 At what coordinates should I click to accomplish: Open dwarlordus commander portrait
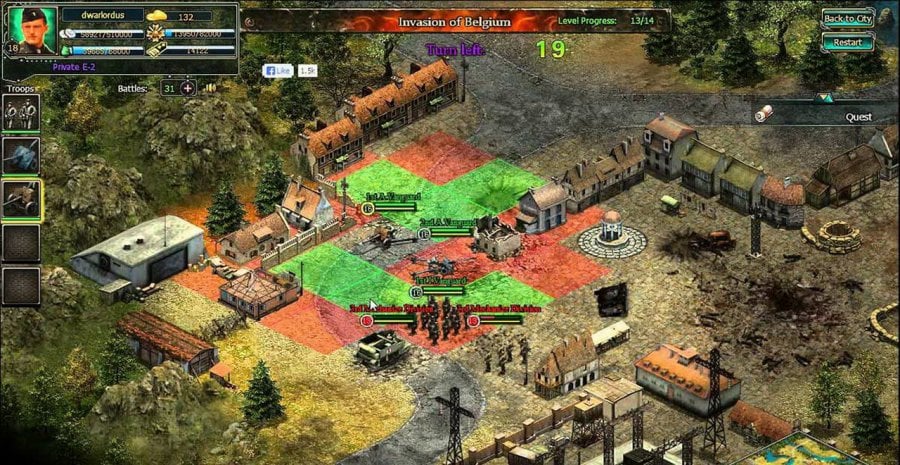point(32,30)
